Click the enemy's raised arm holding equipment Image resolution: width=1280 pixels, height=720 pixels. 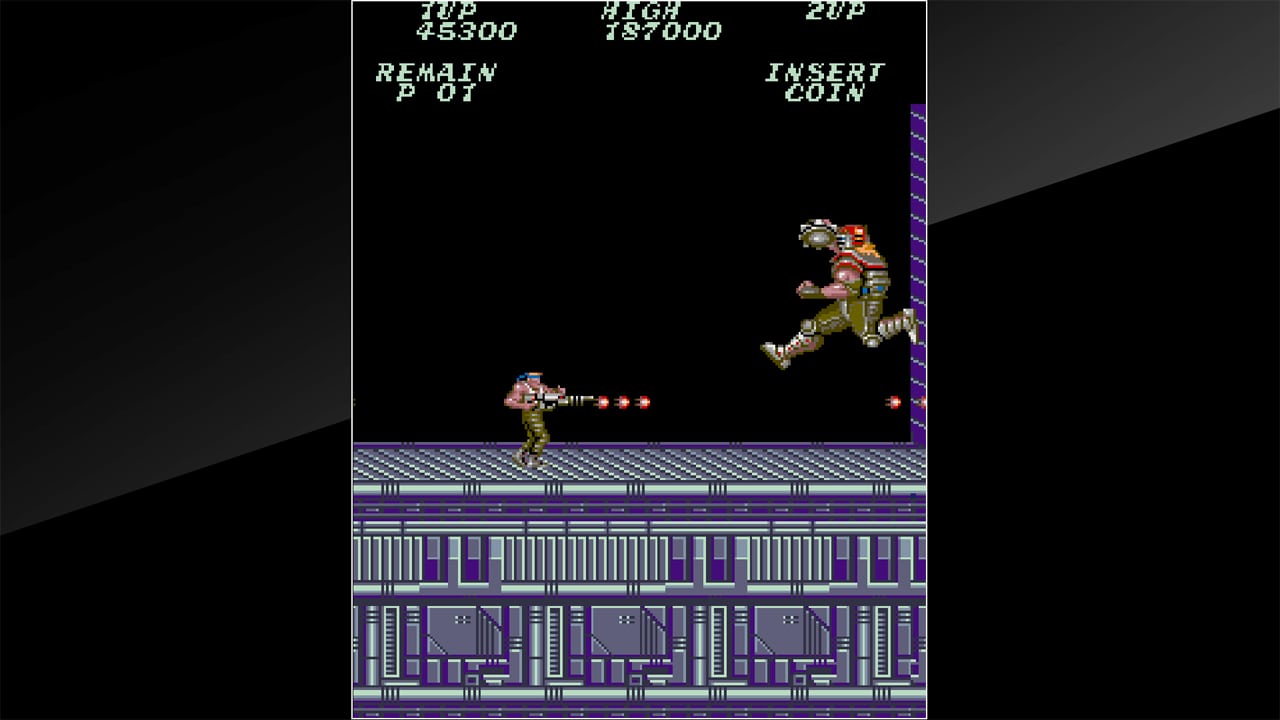pyautogui.click(x=815, y=235)
